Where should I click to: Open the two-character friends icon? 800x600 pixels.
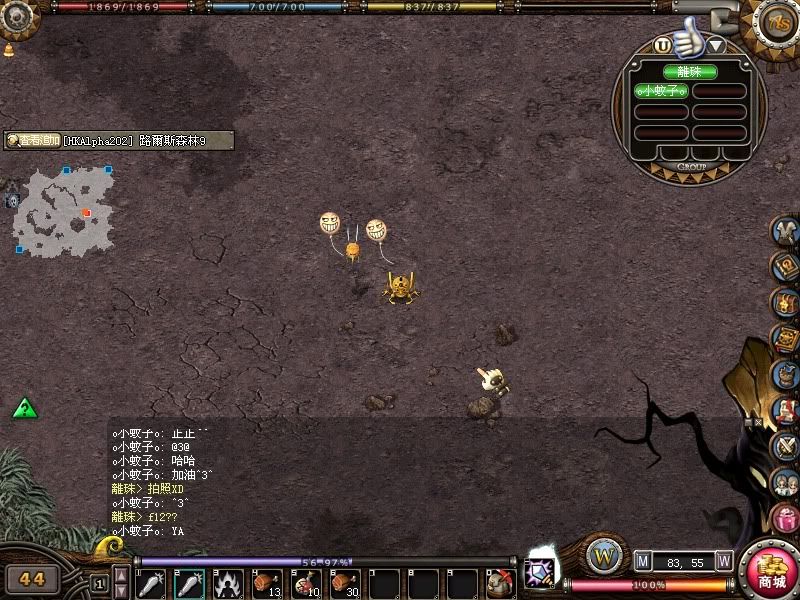tap(786, 482)
